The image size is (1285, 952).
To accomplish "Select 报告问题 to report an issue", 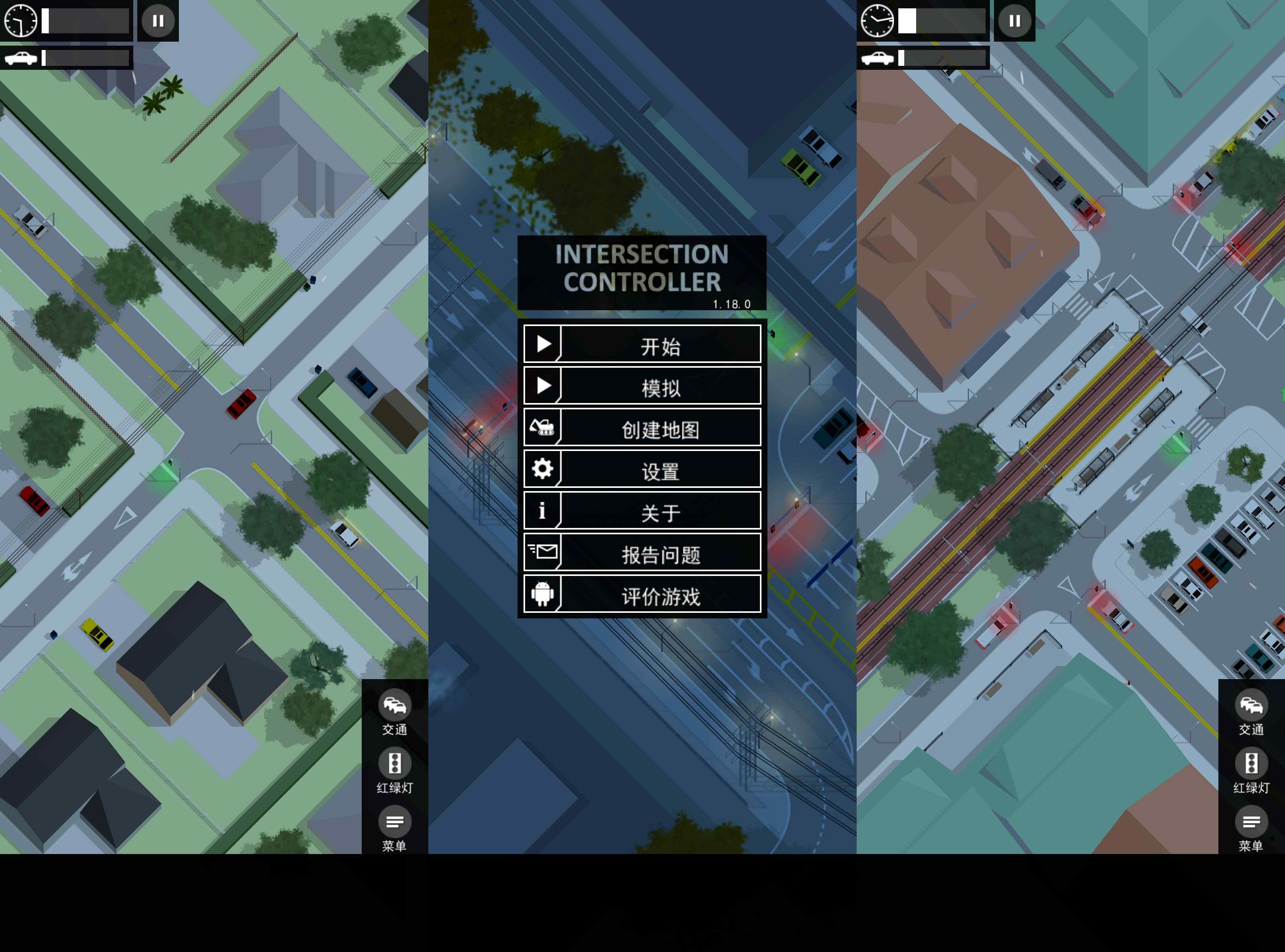I will click(642, 553).
